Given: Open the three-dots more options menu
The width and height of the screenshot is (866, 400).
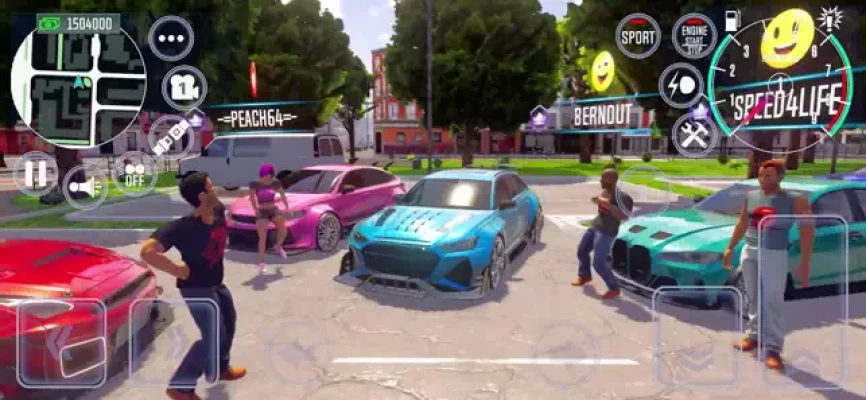Looking at the screenshot, I should click(x=171, y=38).
